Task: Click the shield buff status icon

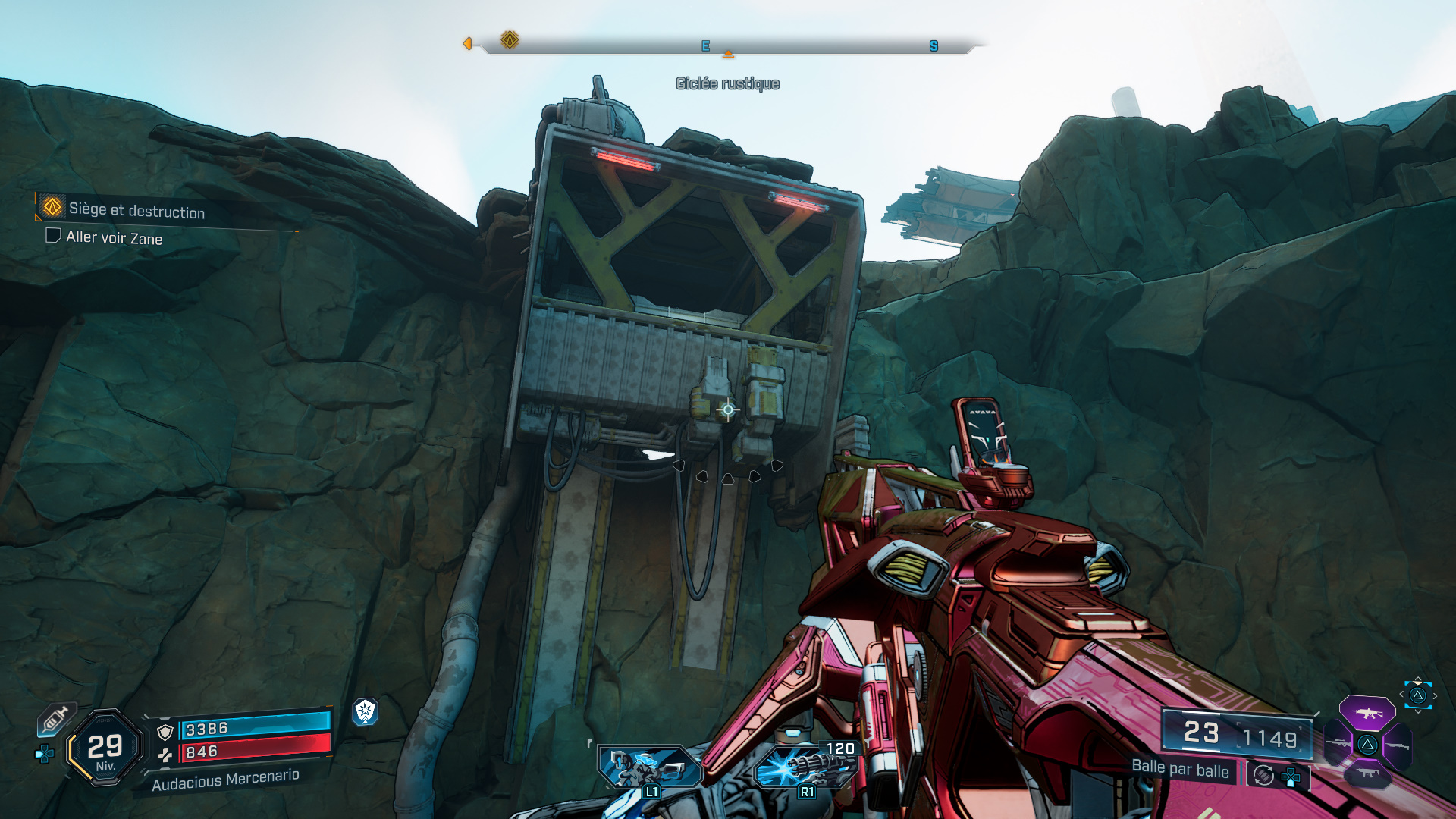Action: tap(366, 711)
